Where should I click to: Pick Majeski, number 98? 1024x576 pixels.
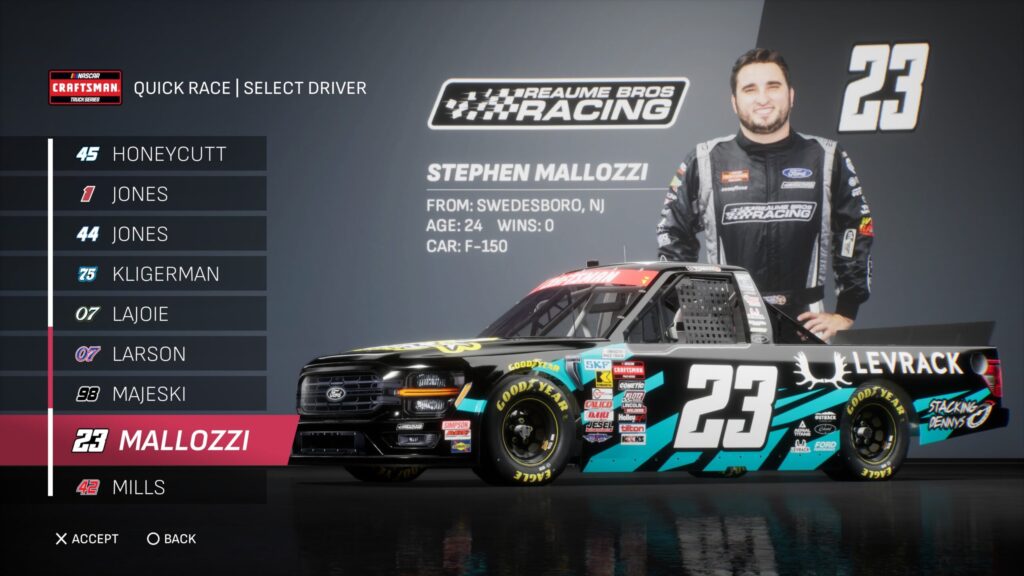[160, 394]
